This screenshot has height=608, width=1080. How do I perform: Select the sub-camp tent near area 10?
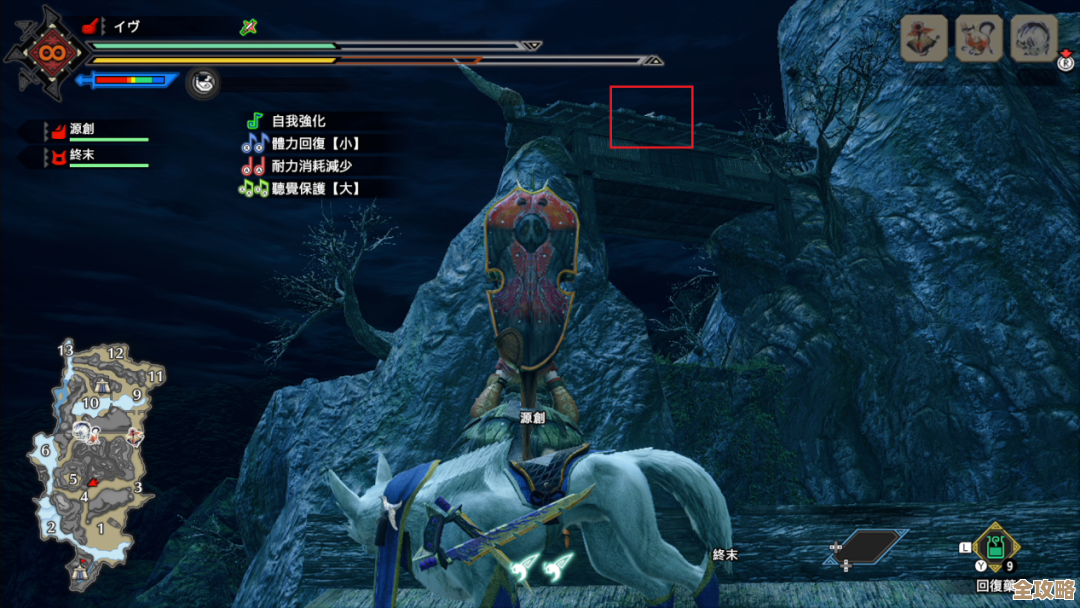pos(102,384)
